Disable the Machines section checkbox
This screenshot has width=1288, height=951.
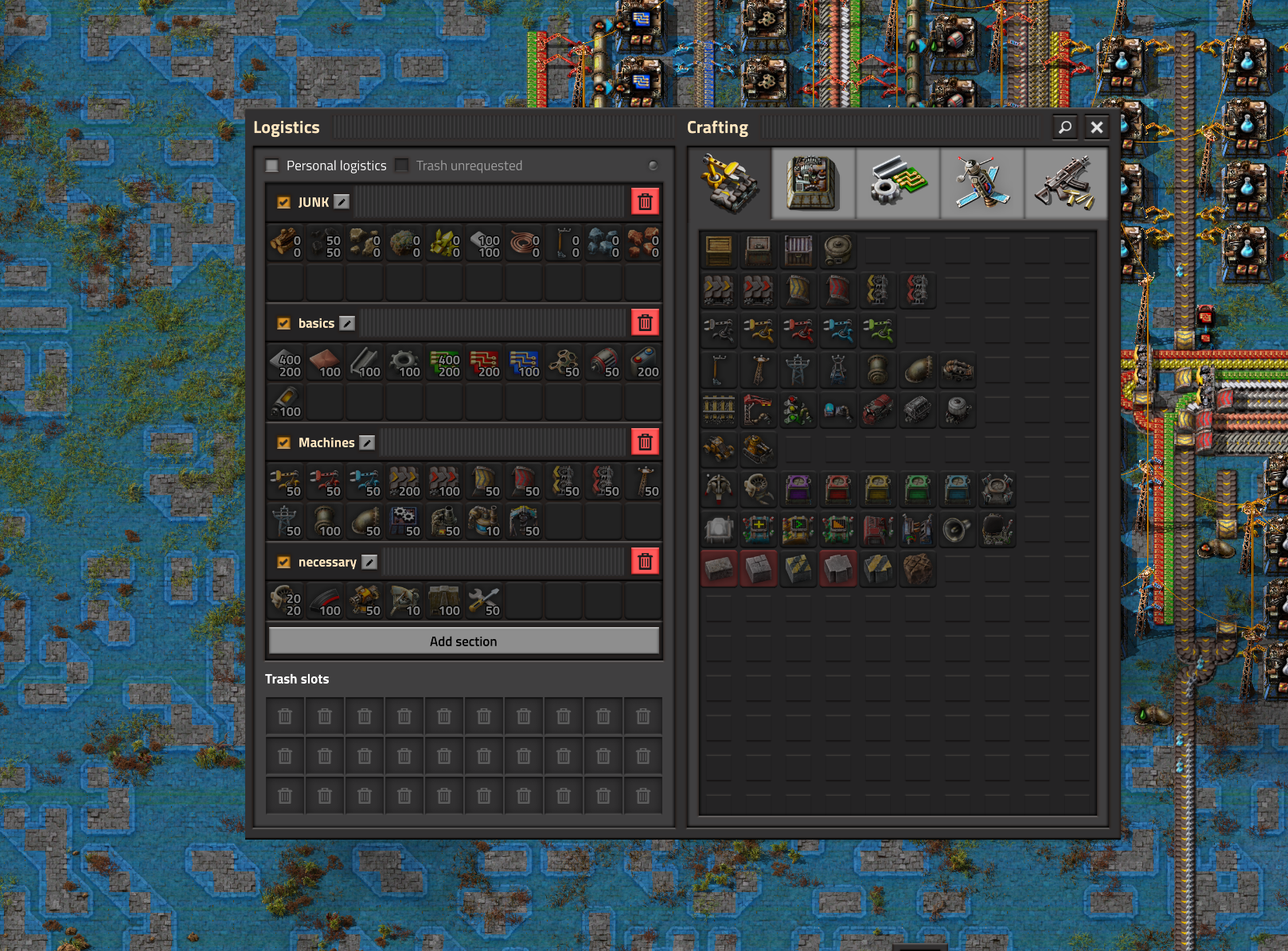pyautogui.click(x=283, y=442)
